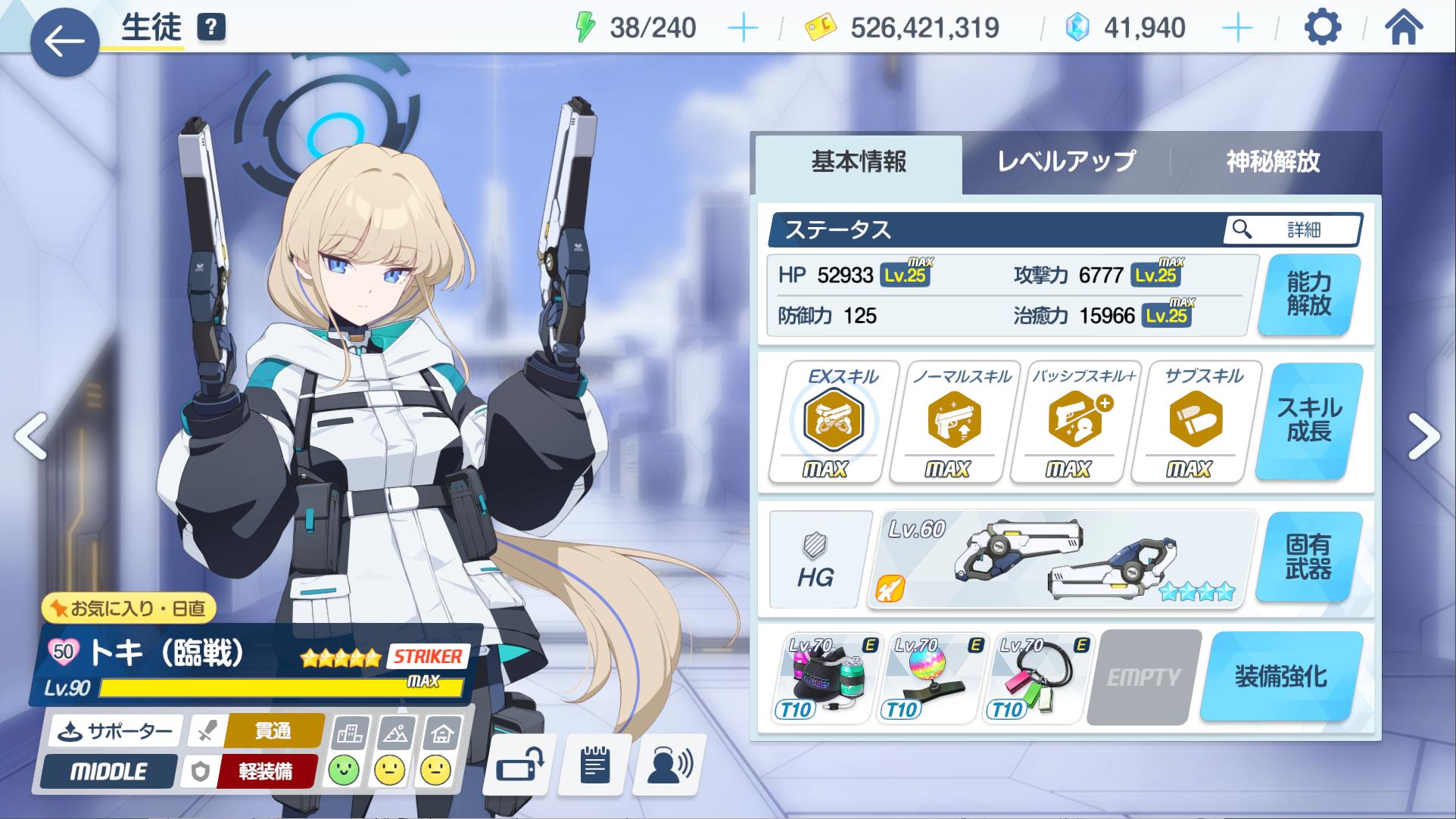Open the 固有武器 menu
Image resolution: width=1456 pixels, height=819 pixels.
1308,557
